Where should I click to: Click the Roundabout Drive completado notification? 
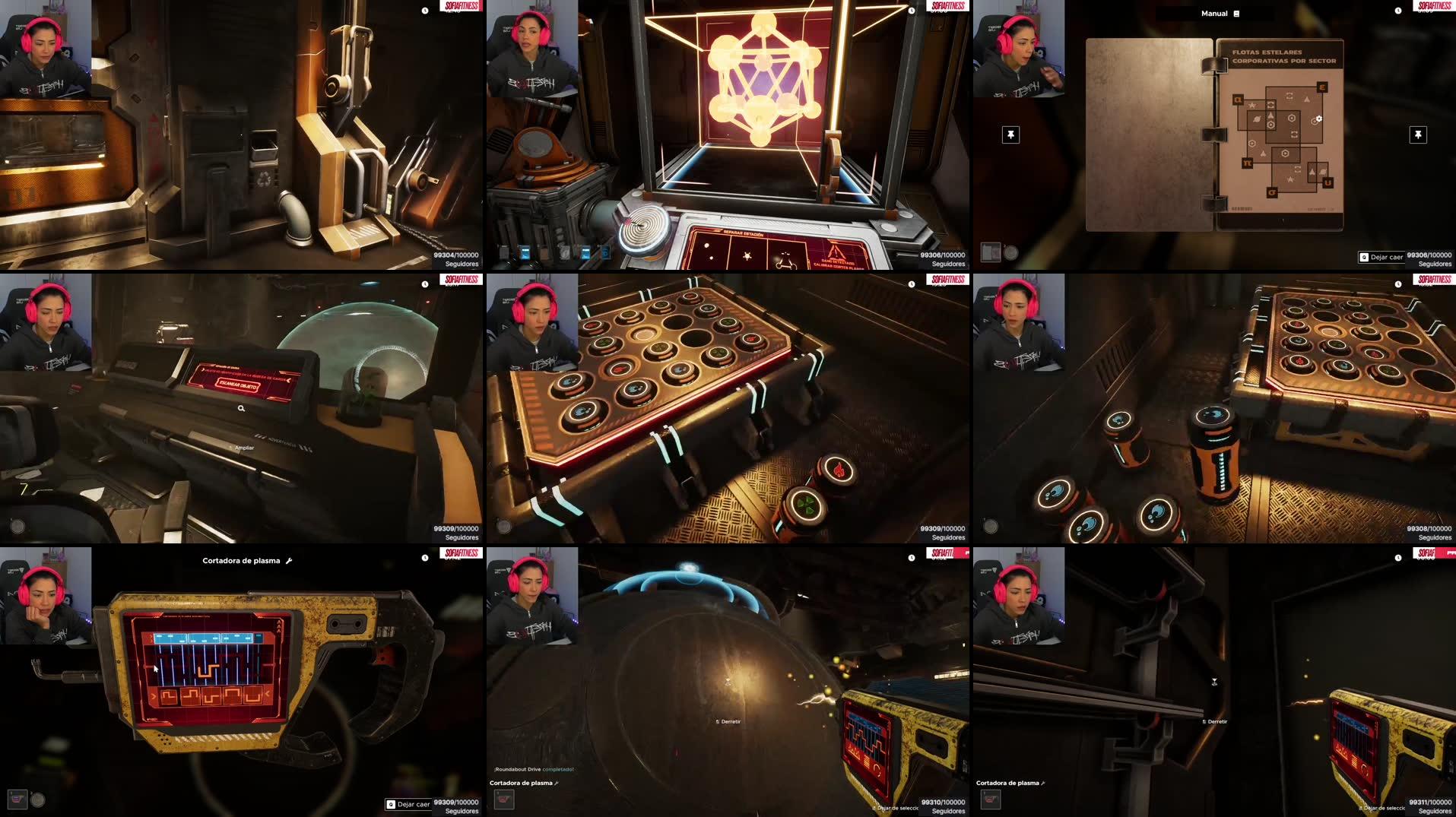(532, 769)
